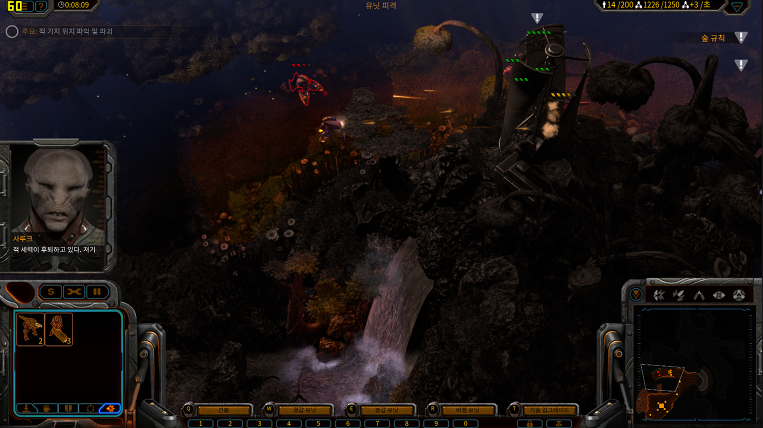The image size is (763, 428).
Task: Toggle the pause button above unit panel
Action: [97, 291]
